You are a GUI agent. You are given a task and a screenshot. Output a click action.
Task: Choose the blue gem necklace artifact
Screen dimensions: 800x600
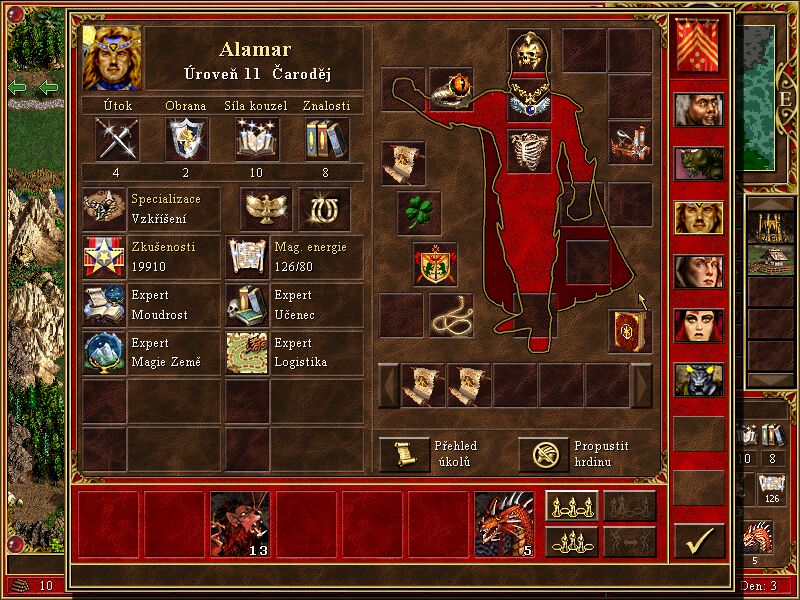point(529,98)
